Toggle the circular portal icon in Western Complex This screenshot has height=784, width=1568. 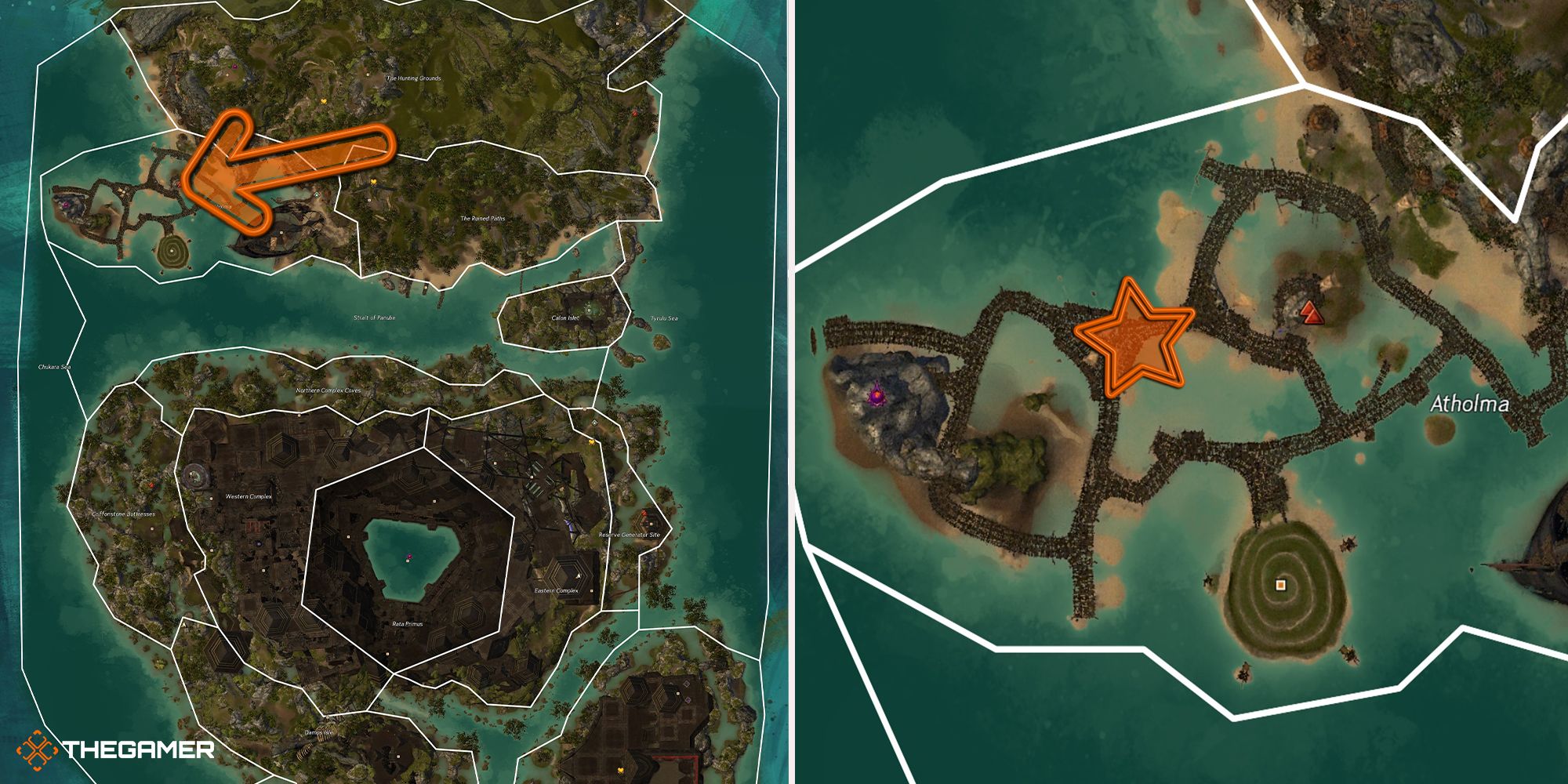point(196,475)
